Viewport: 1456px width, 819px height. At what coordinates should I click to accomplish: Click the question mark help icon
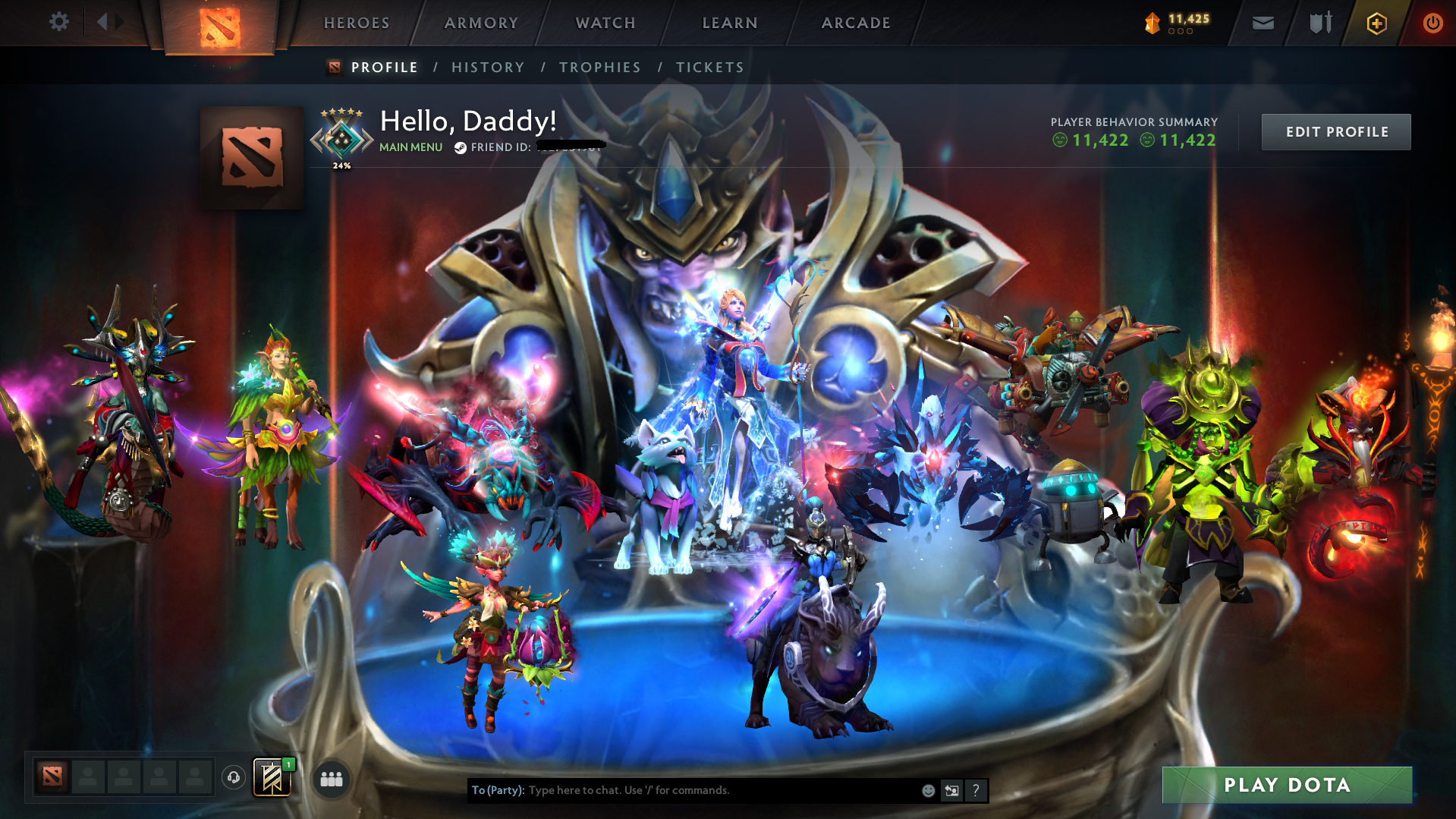pos(976,790)
